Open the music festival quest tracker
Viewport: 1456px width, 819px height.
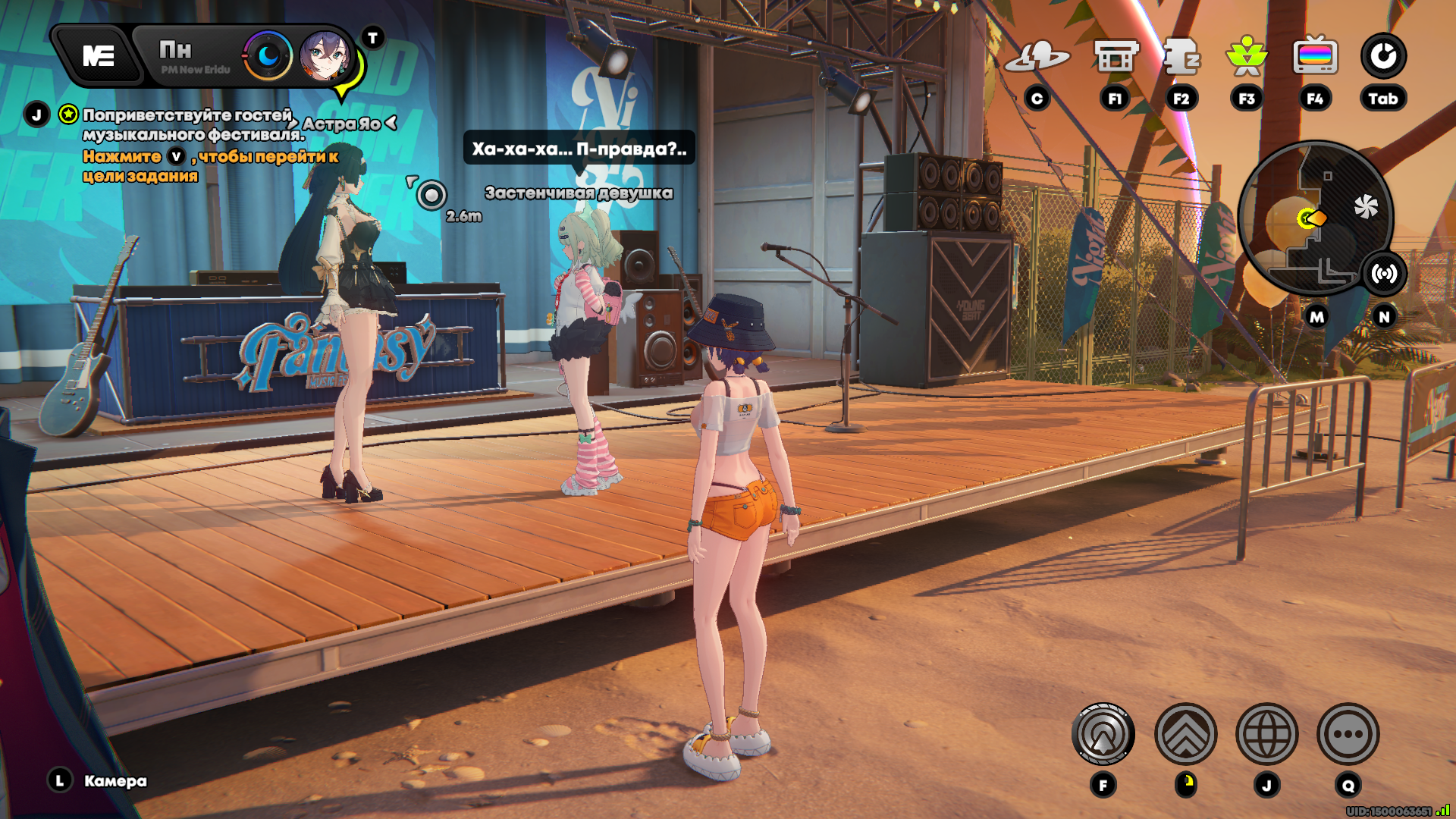(x=187, y=124)
